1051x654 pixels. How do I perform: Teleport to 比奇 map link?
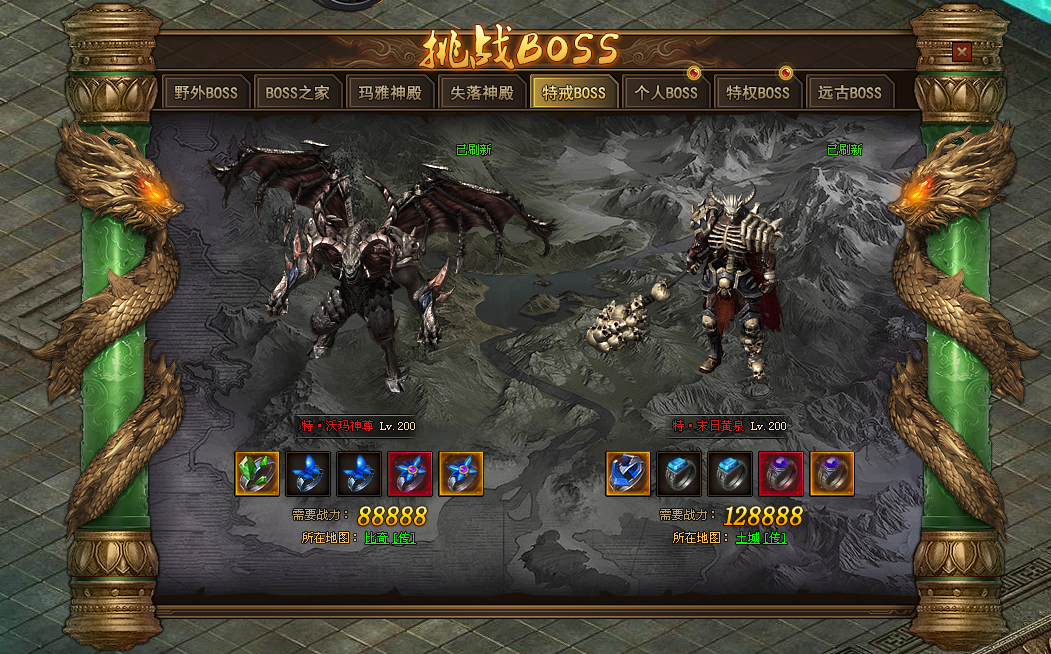390,538
